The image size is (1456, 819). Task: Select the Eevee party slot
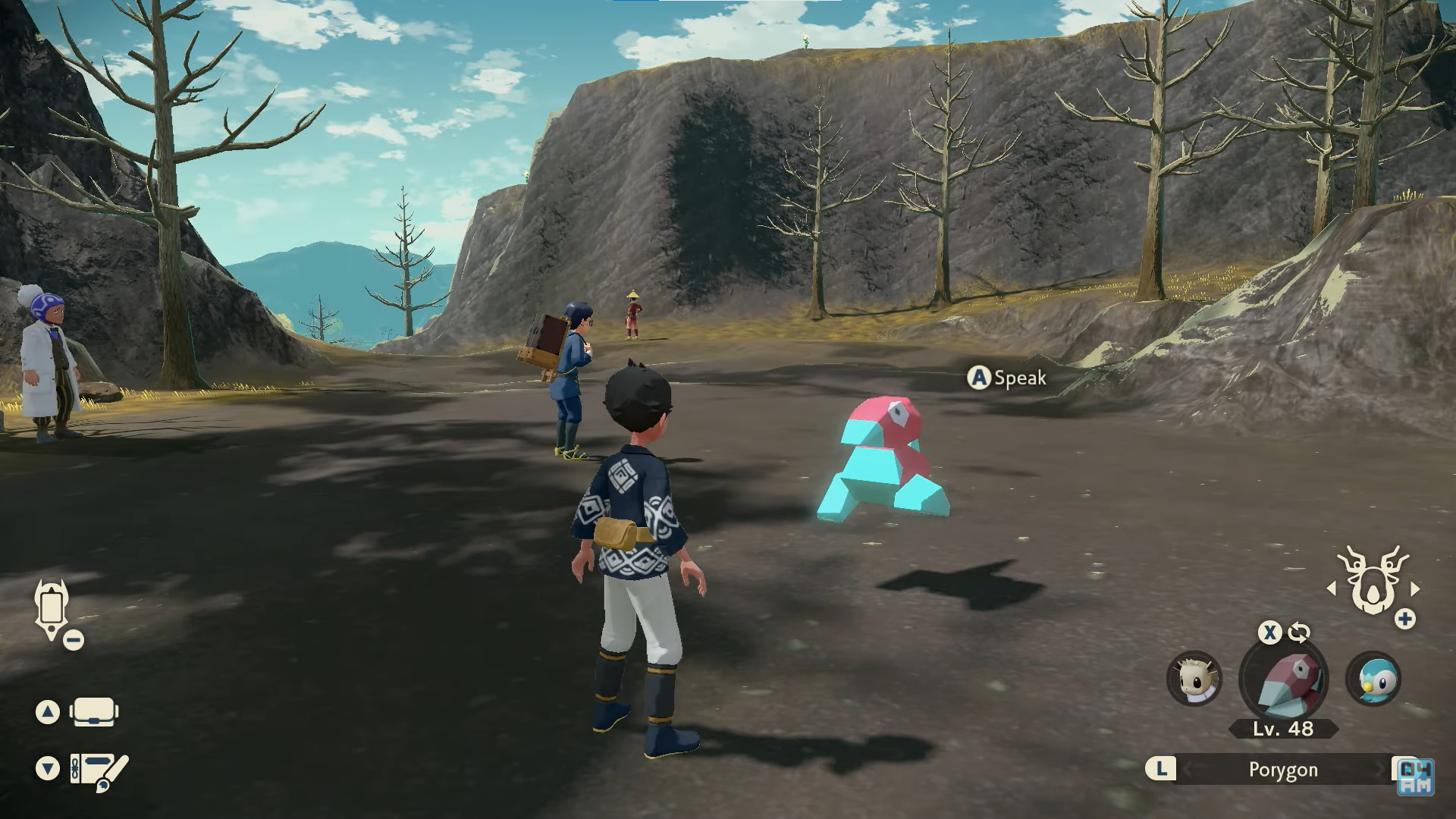pos(1194,679)
